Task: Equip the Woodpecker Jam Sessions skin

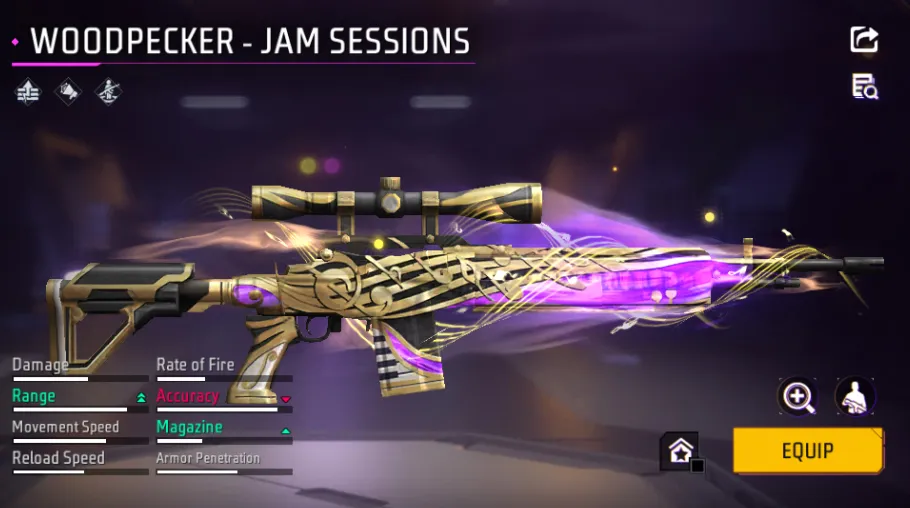Action: (807, 450)
